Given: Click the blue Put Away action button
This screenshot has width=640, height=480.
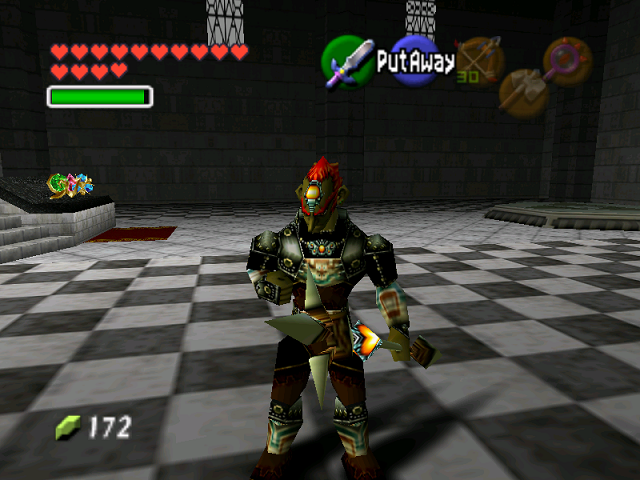Looking at the screenshot, I should pos(414,61).
